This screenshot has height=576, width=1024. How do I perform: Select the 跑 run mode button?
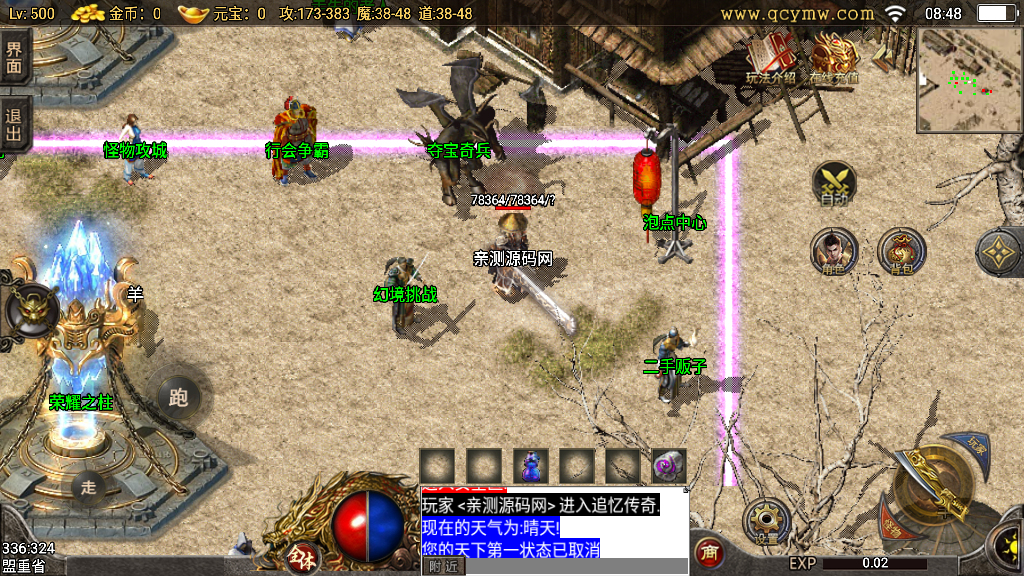click(x=179, y=397)
